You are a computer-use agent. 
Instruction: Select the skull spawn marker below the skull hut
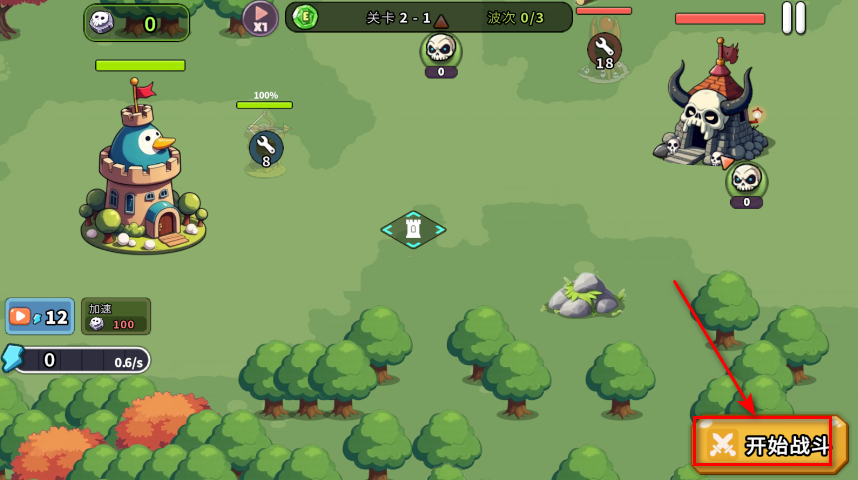746,180
